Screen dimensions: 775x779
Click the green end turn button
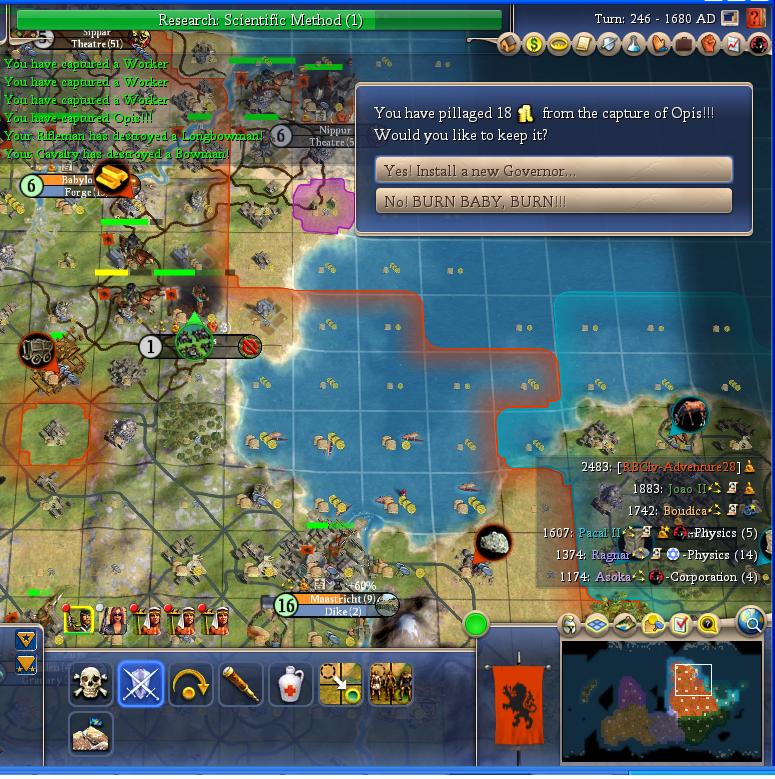pos(476,626)
